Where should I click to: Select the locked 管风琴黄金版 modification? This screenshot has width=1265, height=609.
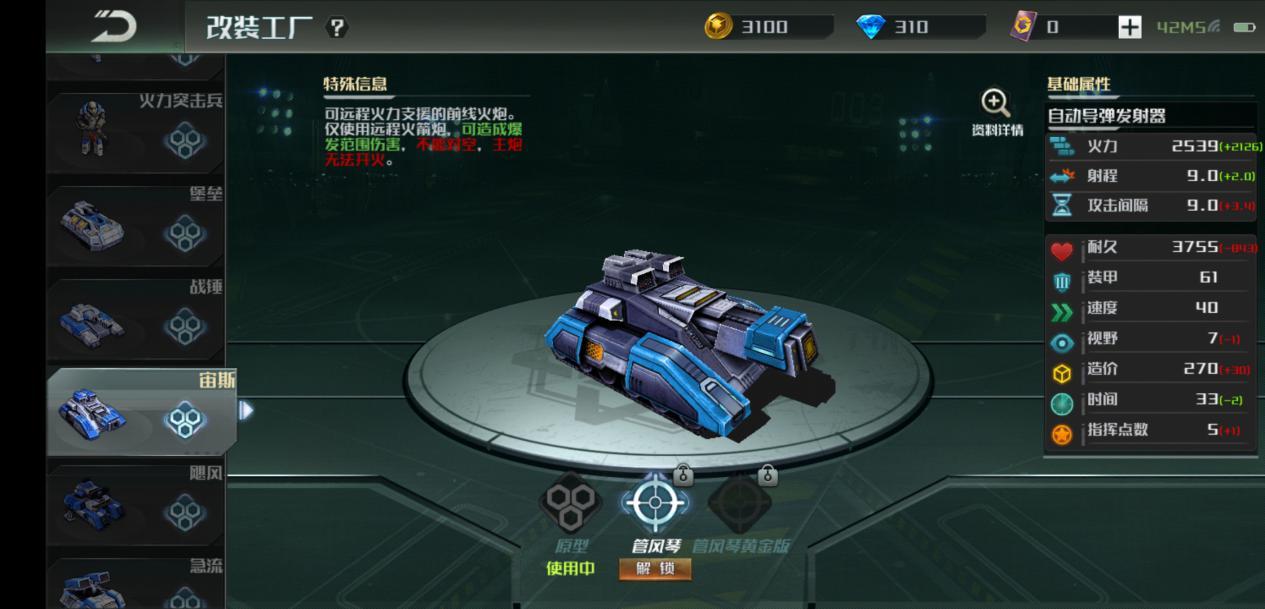[740, 503]
